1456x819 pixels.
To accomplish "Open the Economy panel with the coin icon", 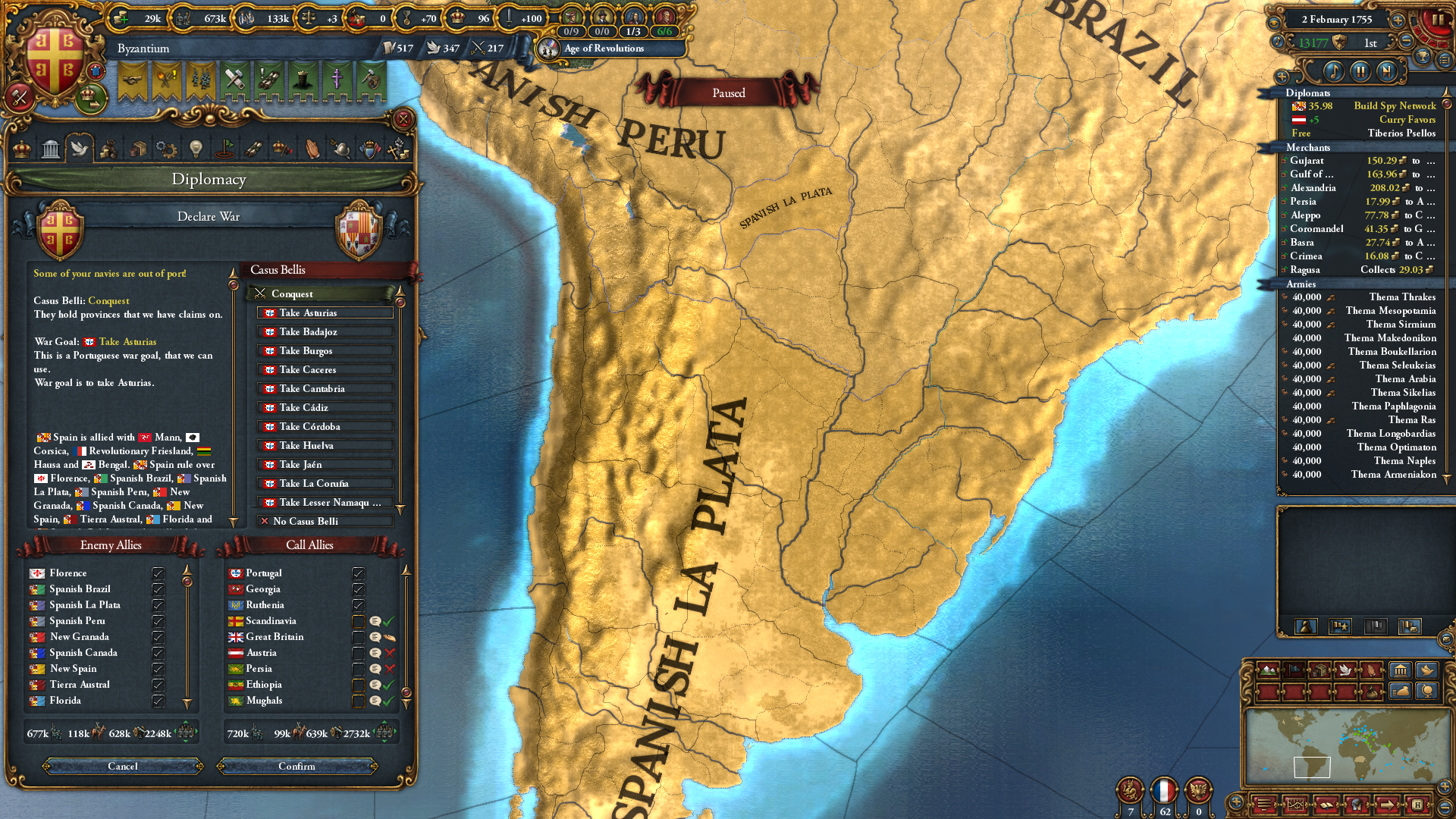I will (x=109, y=149).
